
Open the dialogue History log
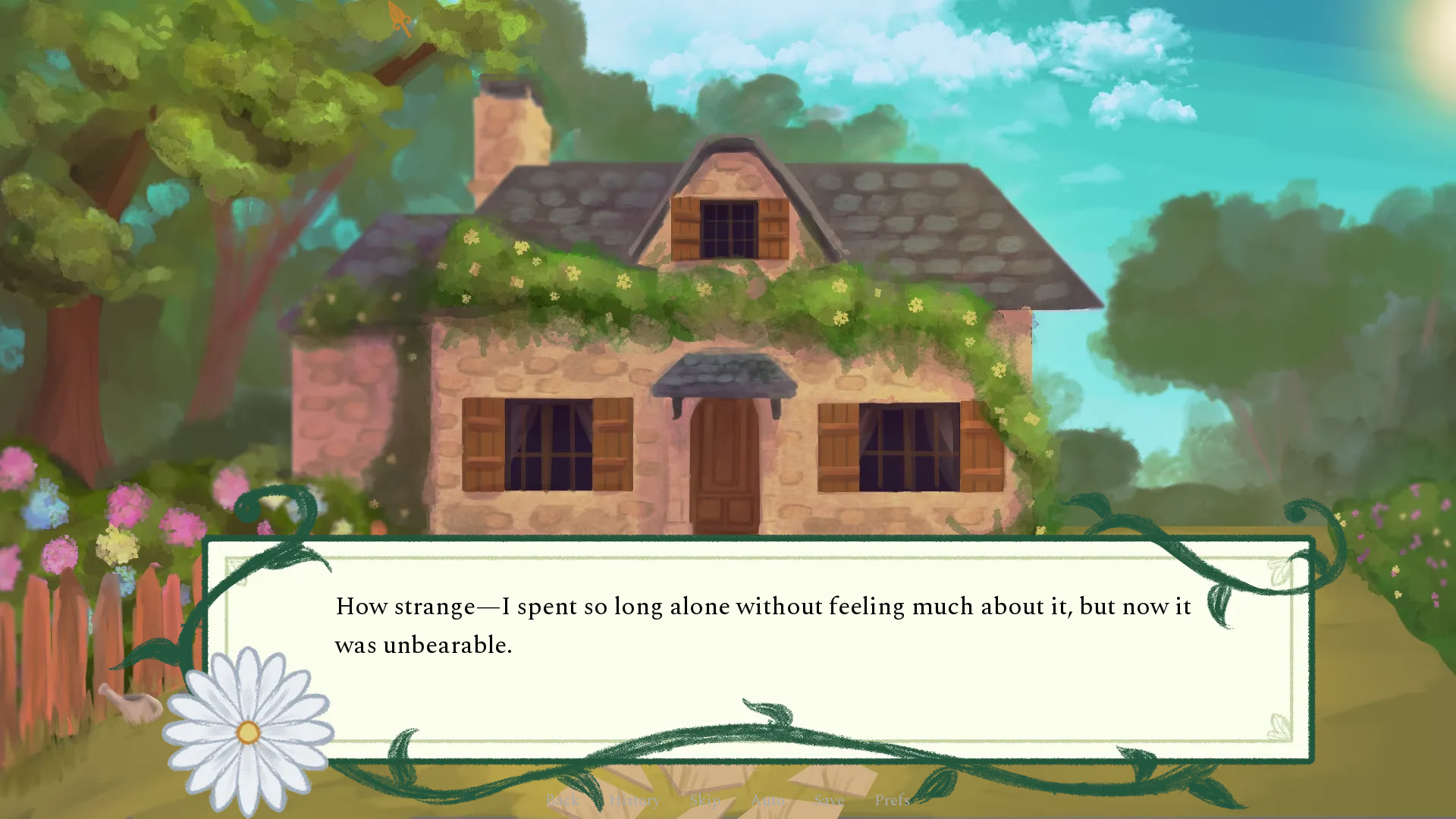pyautogui.click(x=635, y=800)
